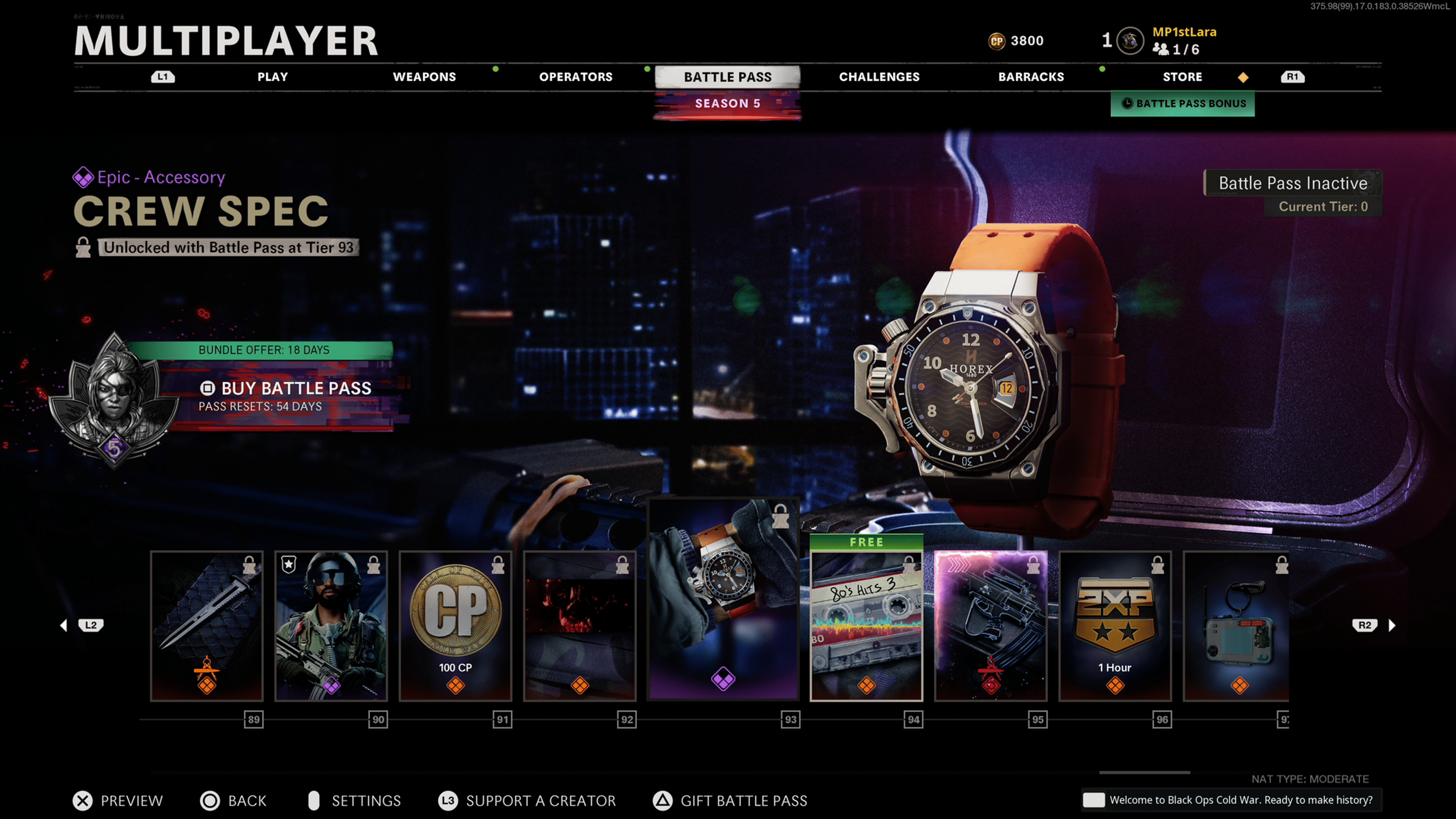This screenshot has width=1456, height=819.
Task: Open the Battle Pass Bonus banner
Action: (1183, 104)
